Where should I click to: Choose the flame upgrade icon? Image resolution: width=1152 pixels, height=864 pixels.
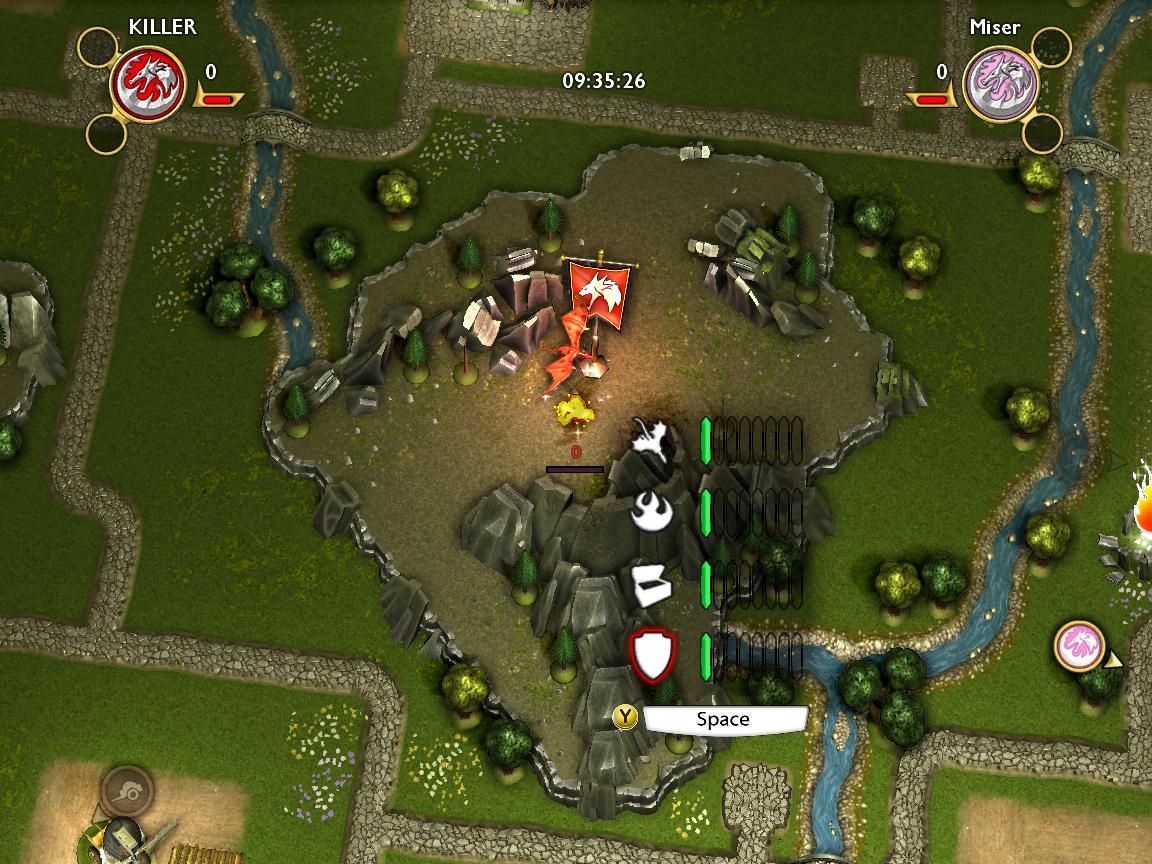pyautogui.click(x=653, y=512)
